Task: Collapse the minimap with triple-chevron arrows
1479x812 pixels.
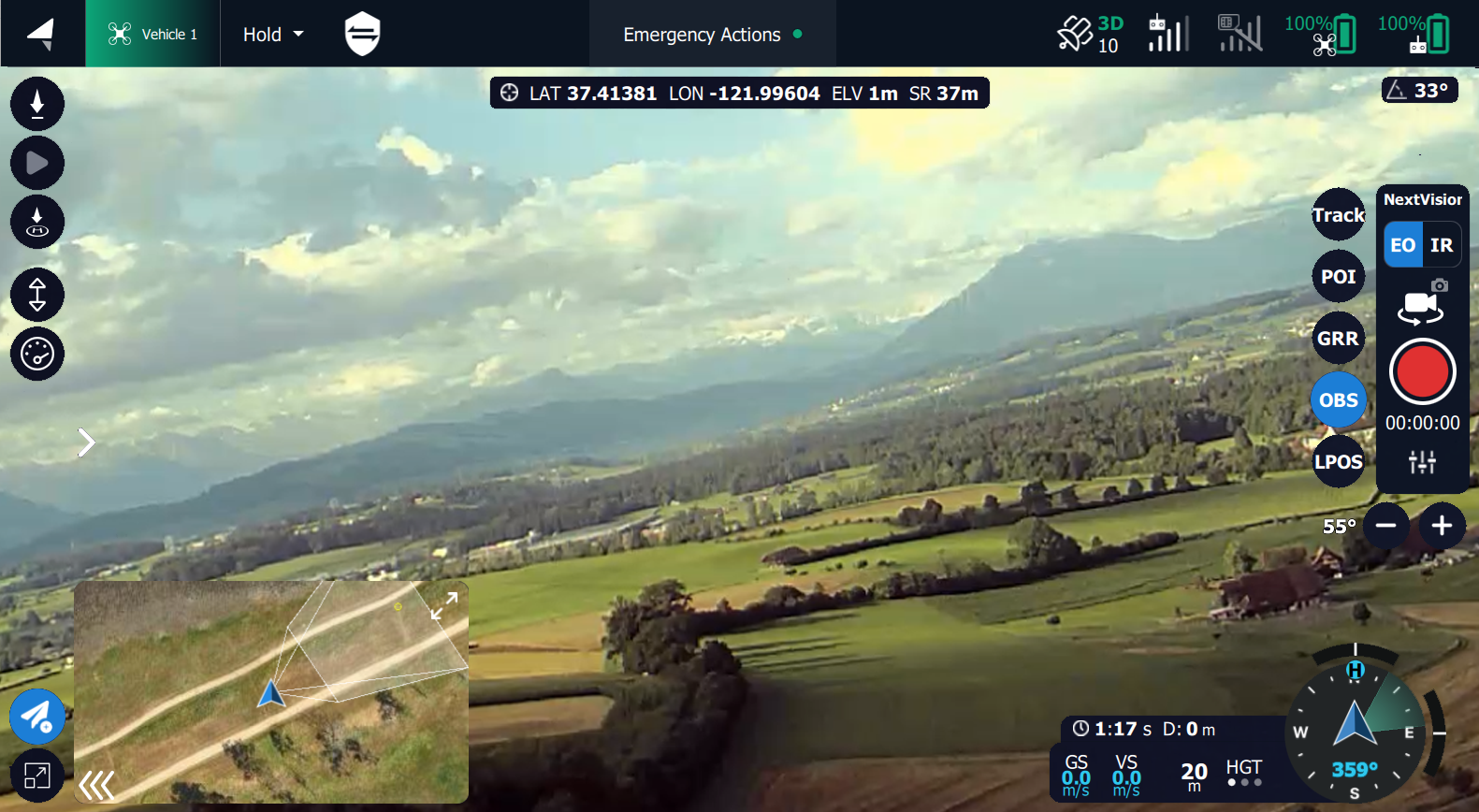Action: point(96,786)
